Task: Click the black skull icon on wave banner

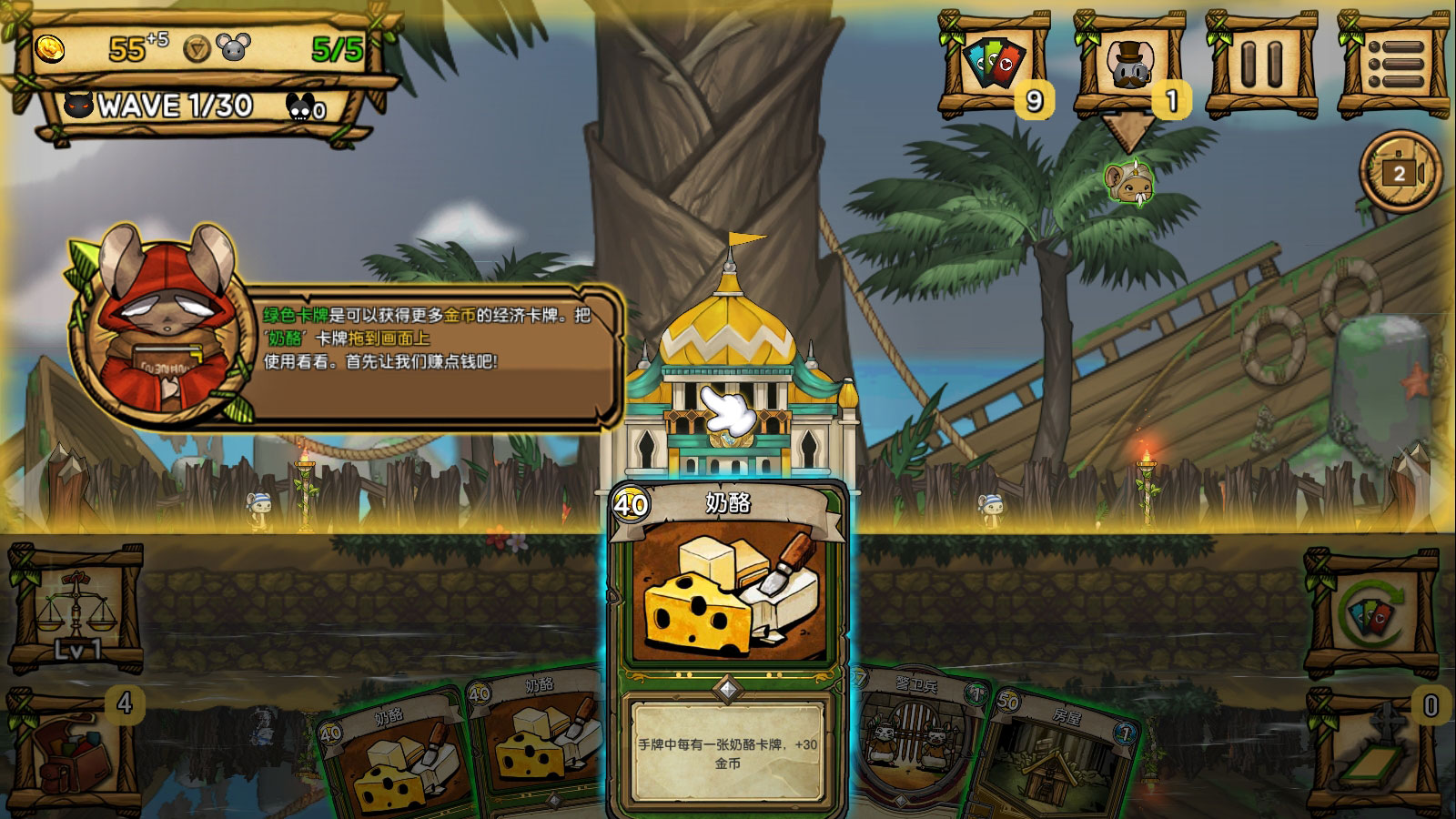Action: [78, 107]
